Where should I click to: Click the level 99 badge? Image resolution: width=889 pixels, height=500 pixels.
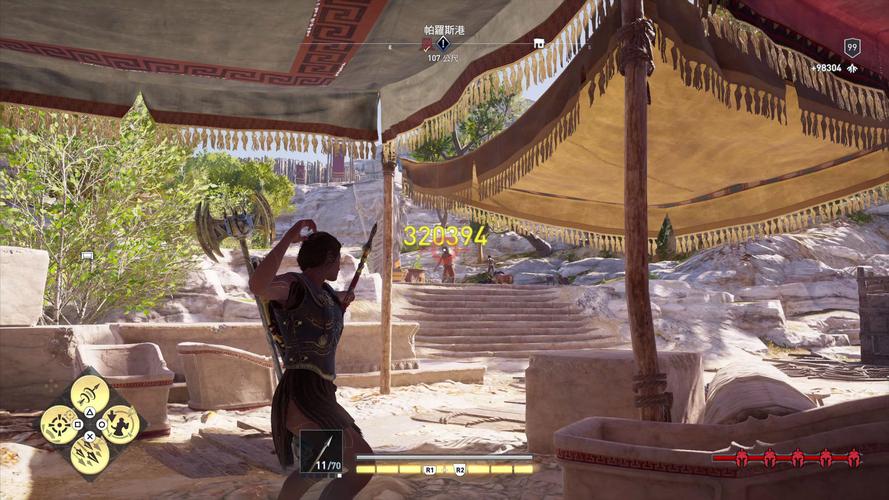pyautogui.click(x=851, y=46)
